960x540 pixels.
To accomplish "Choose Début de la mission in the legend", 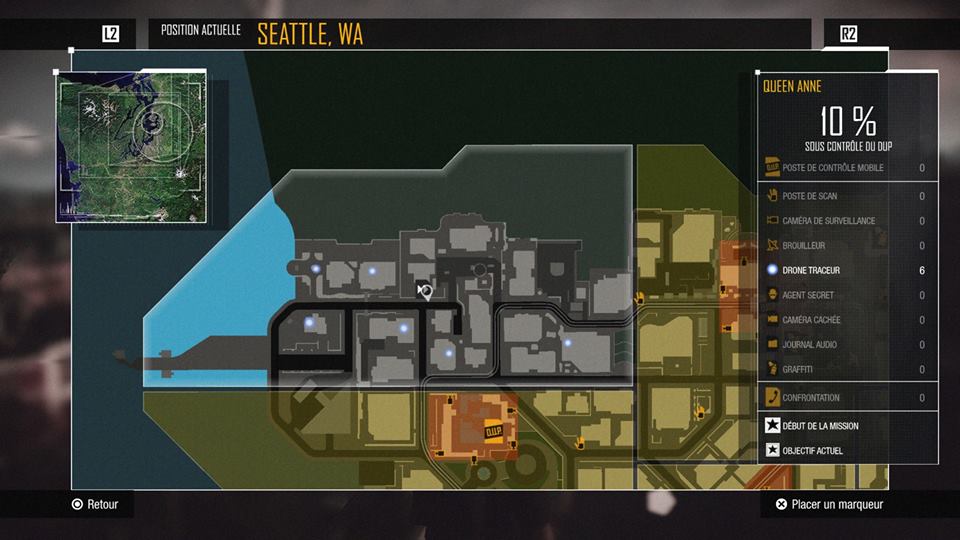I will 820,426.
